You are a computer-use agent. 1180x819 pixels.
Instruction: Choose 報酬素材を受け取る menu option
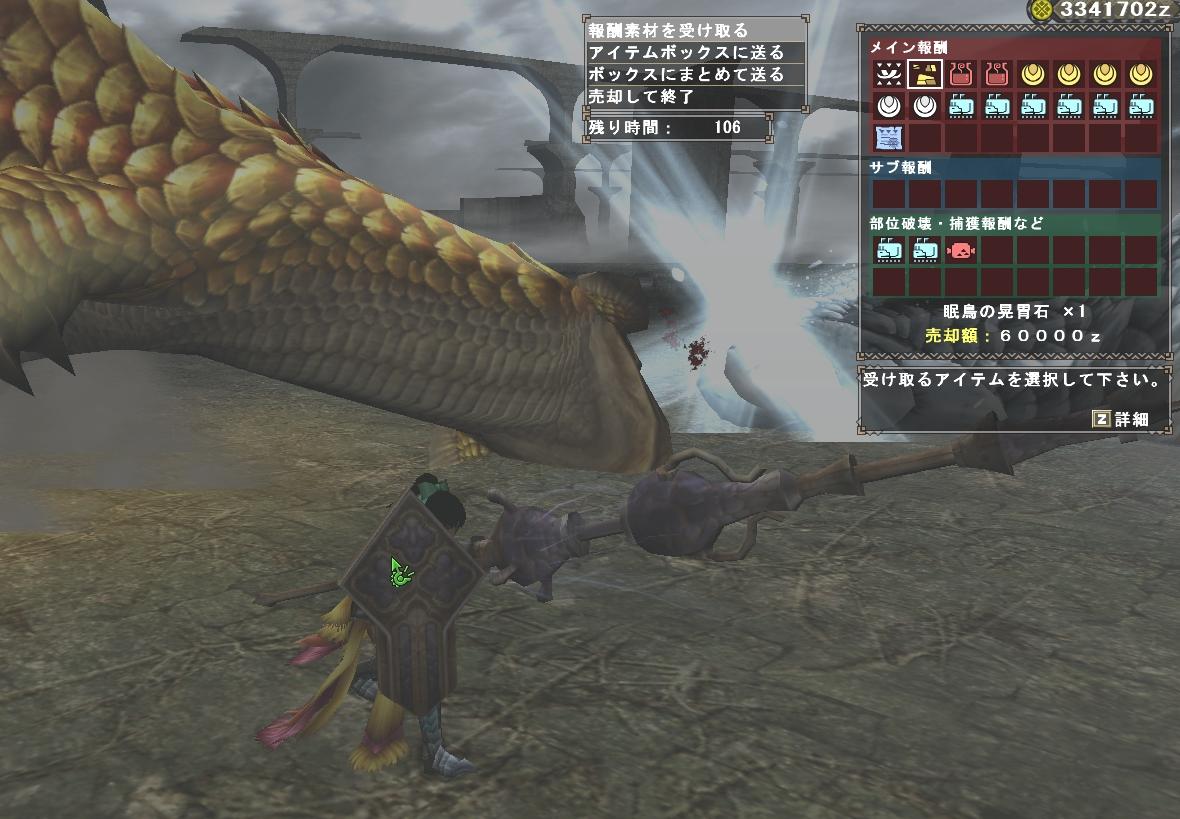668,31
